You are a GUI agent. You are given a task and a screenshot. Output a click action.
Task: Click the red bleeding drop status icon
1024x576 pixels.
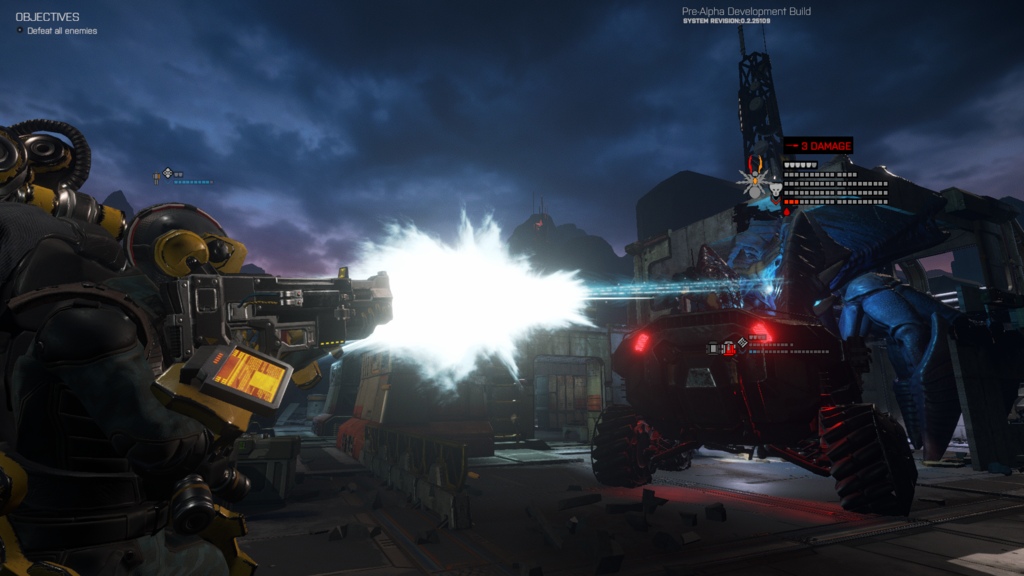pos(786,211)
